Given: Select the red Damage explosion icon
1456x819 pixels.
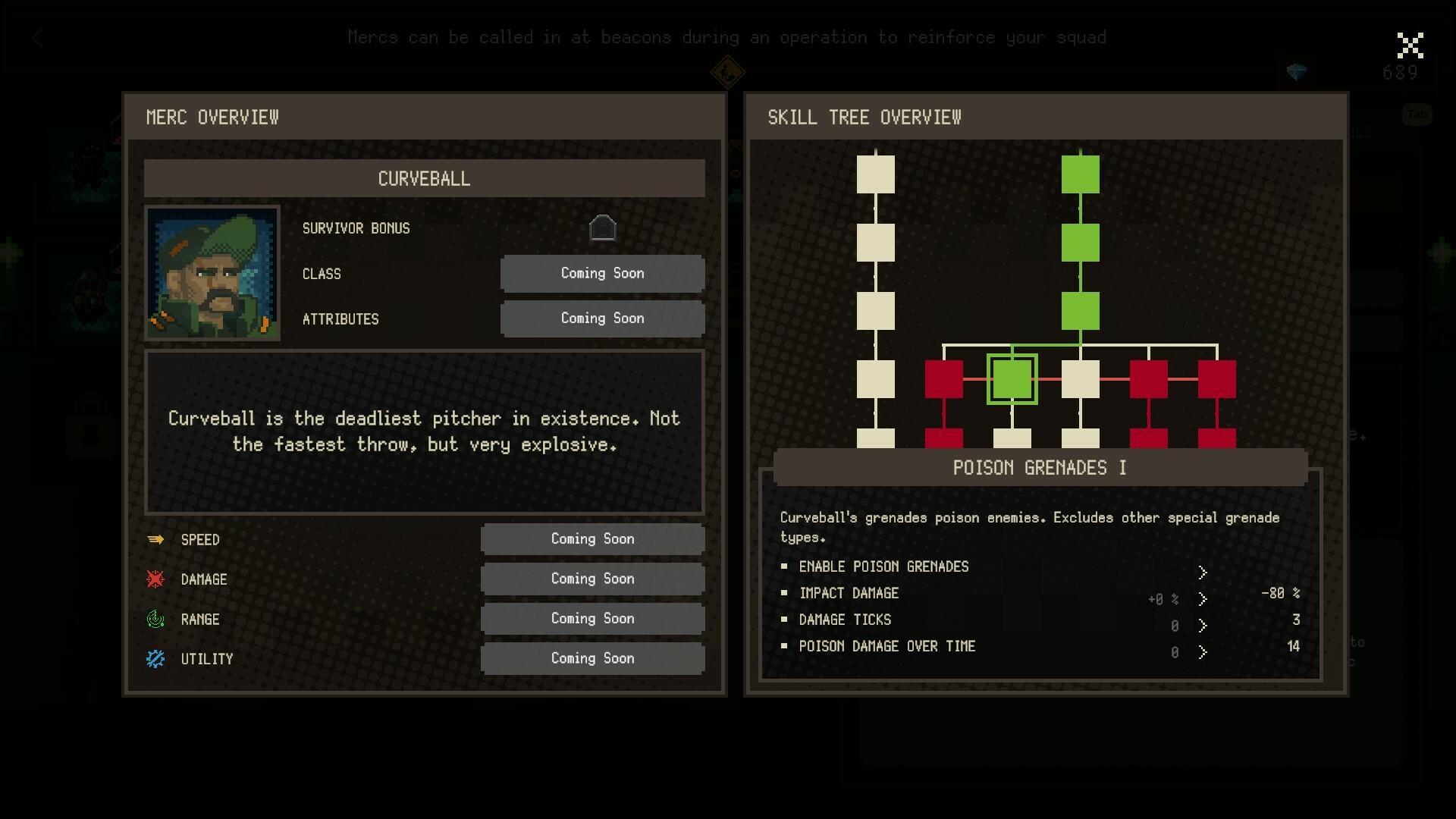Looking at the screenshot, I should pos(155,579).
